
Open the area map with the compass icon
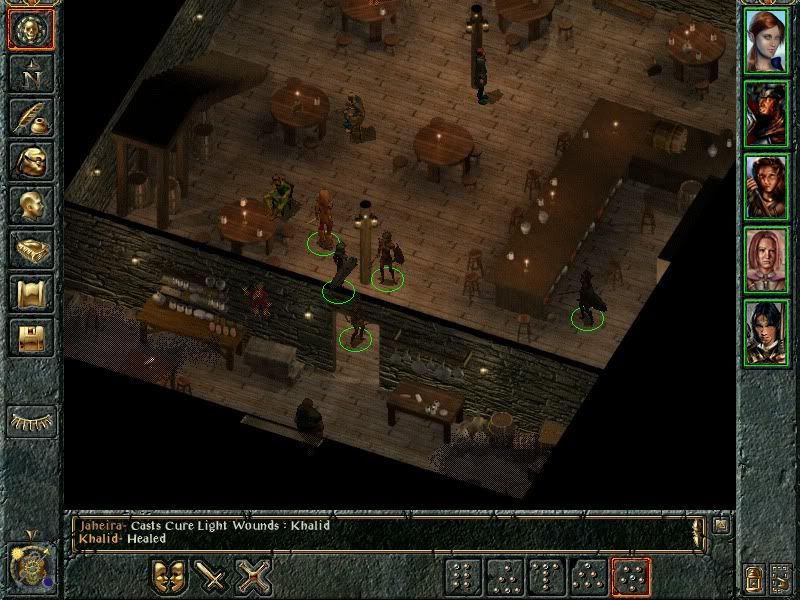tap(31, 71)
